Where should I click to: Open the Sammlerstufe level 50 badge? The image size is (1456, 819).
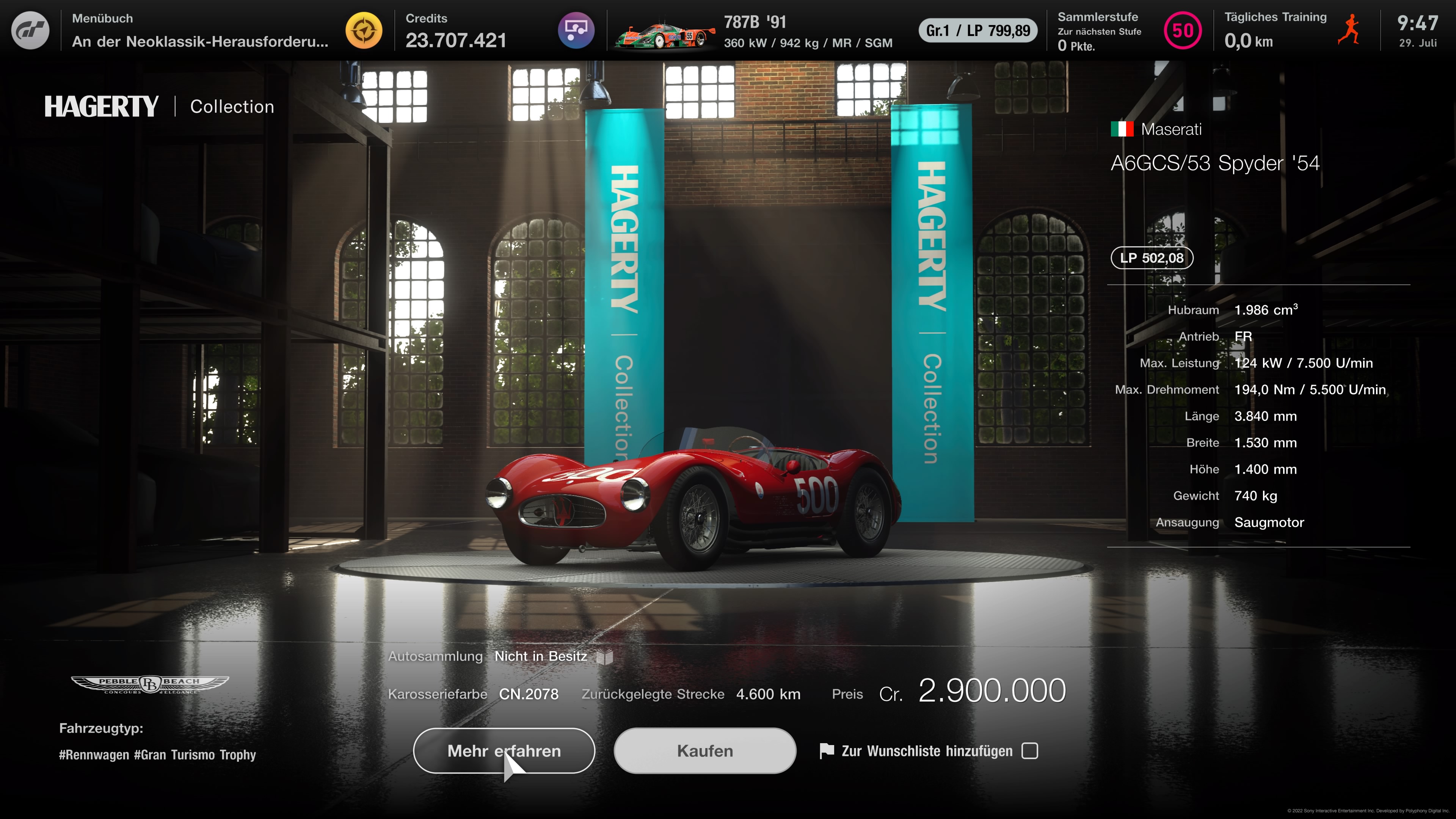(1183, 30)
